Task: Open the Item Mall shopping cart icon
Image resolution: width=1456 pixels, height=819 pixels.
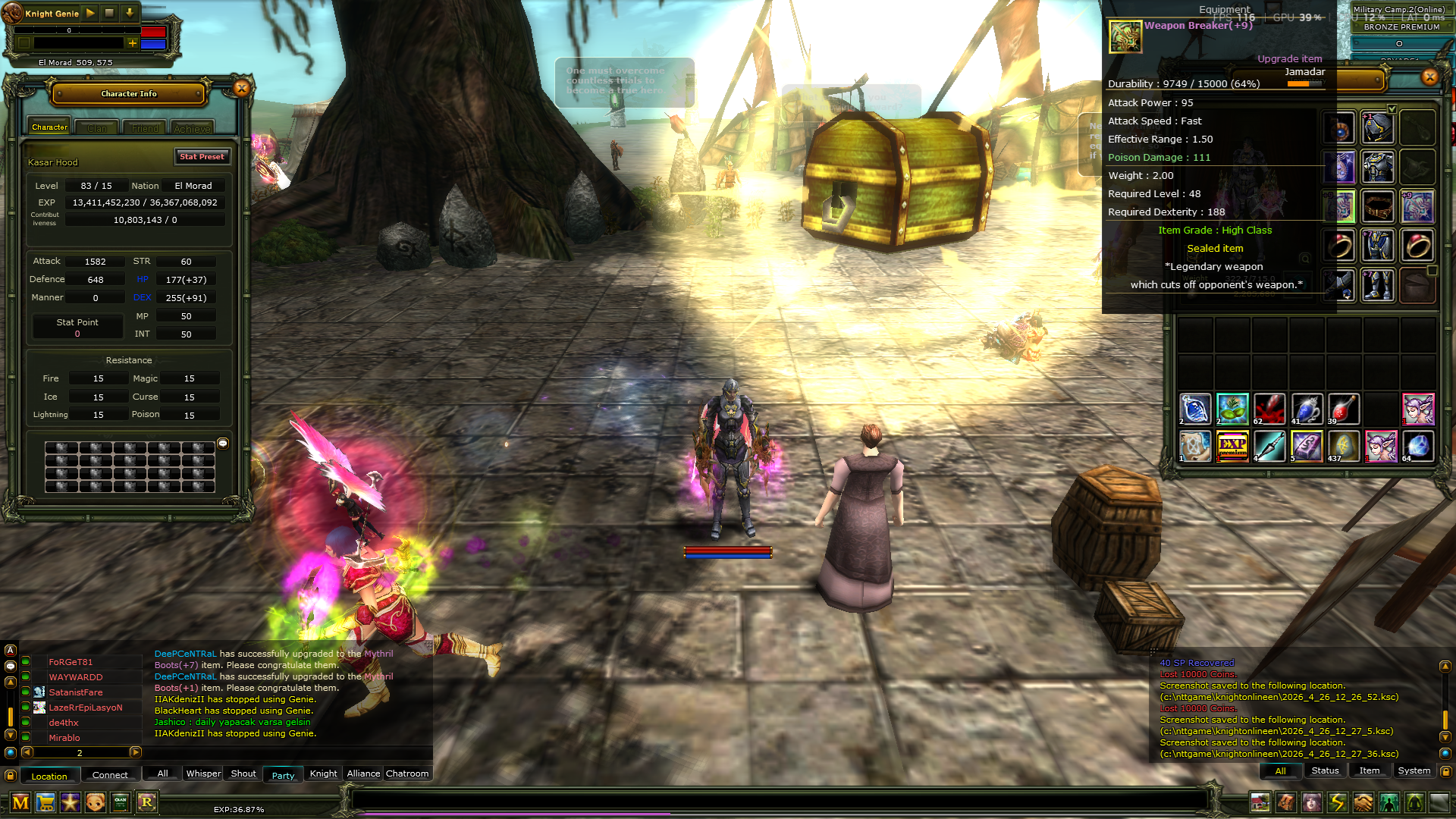Action: tap(45, 803)
